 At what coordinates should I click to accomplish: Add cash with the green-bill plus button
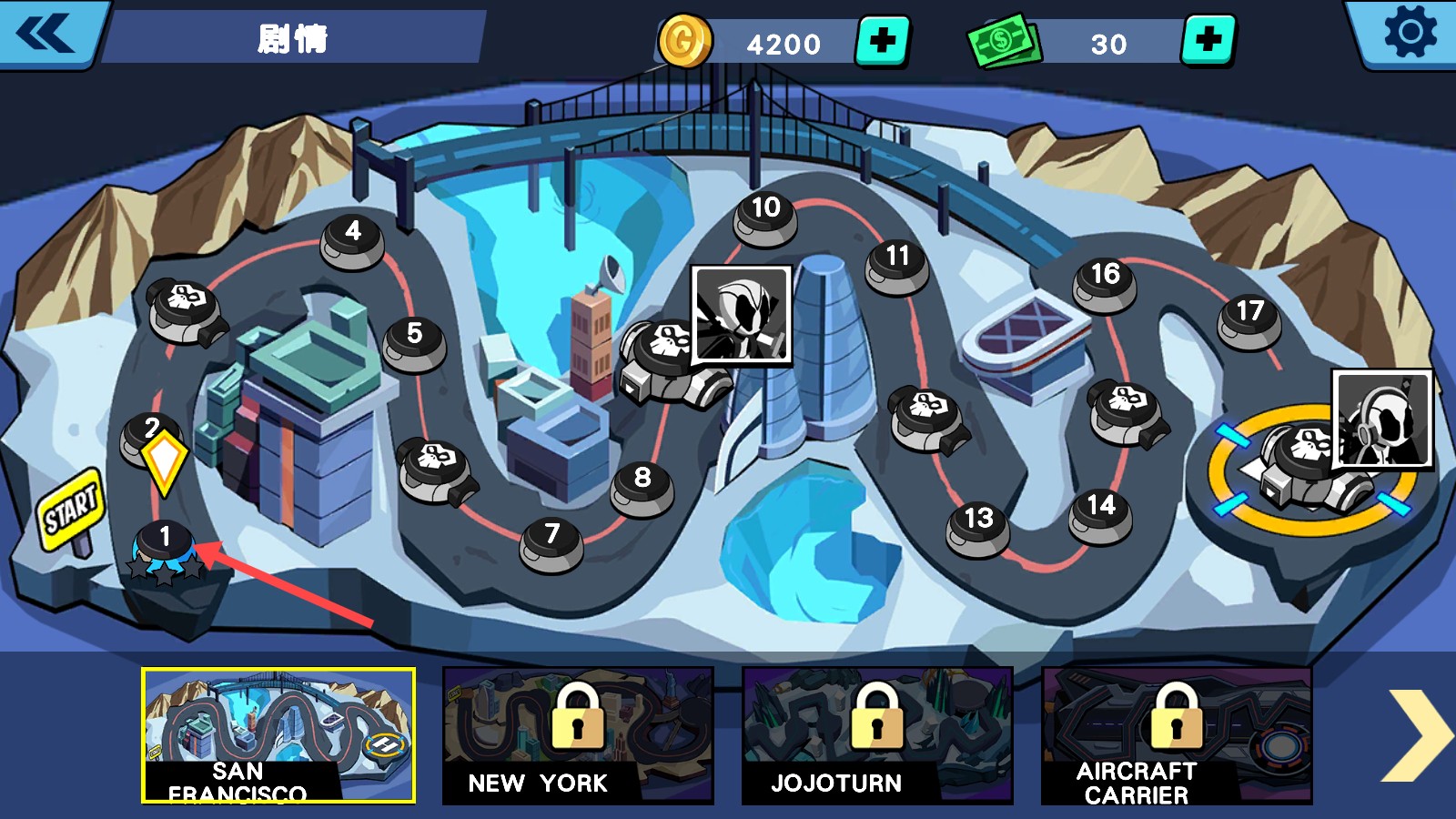coord(1209,41)
